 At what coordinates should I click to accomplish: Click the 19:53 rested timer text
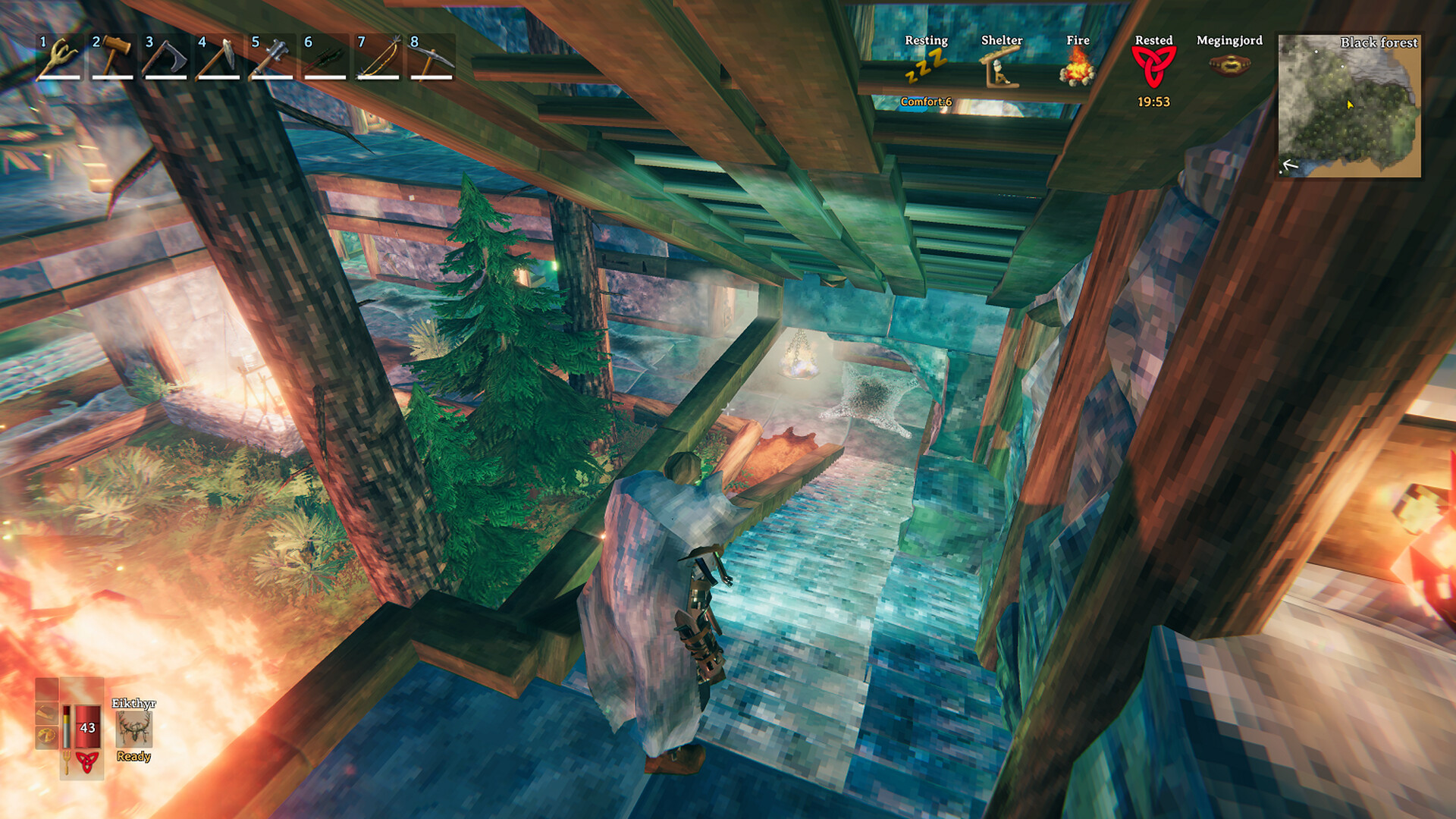point(1153,99)
